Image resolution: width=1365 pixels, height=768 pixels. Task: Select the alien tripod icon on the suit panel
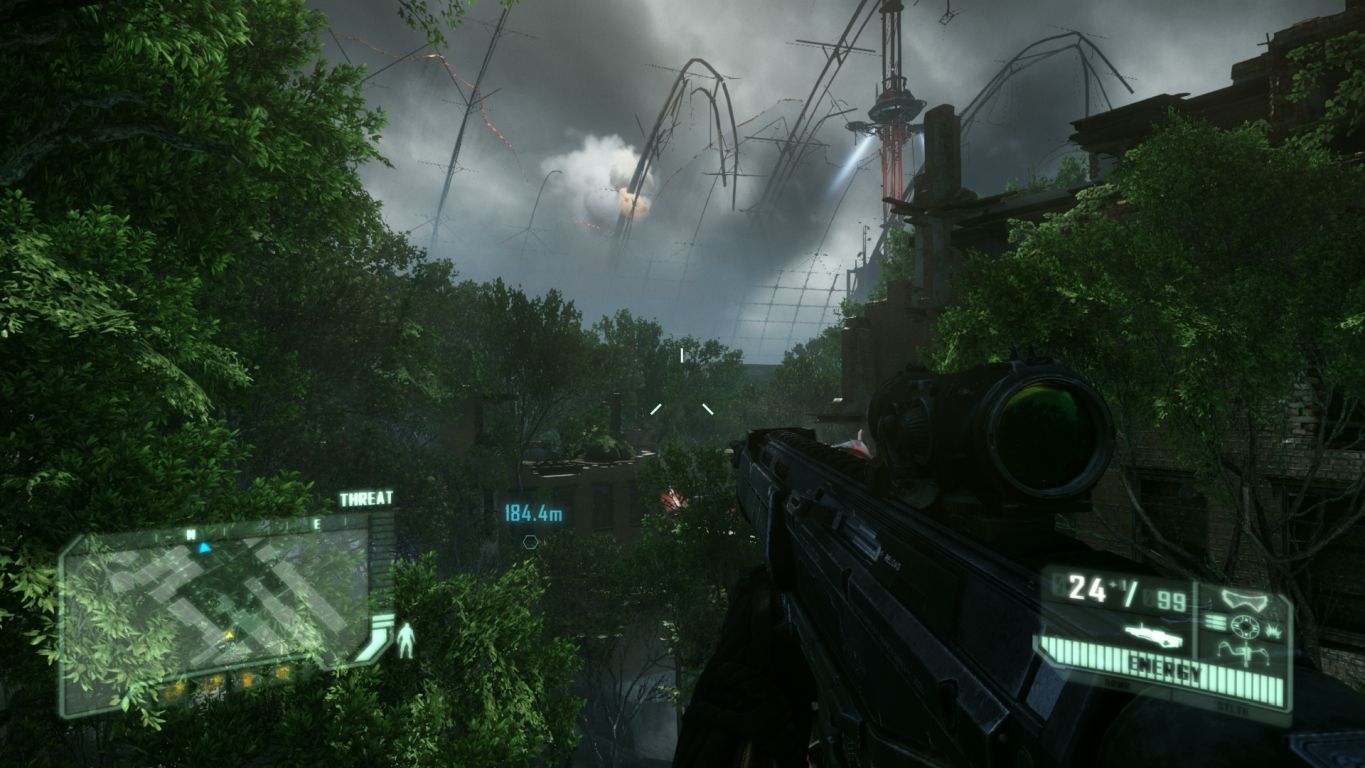1245,652
